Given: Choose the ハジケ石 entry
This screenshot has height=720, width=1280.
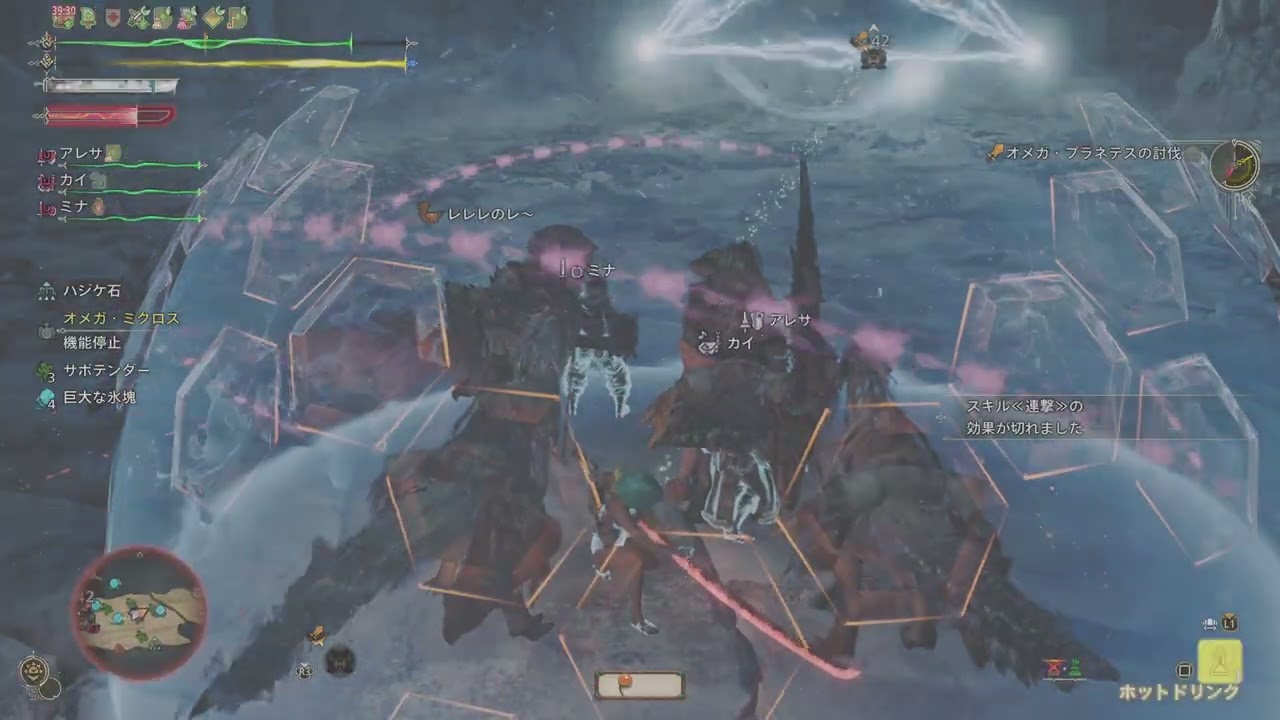Looking at the screenshot, I should coord(91,291).
